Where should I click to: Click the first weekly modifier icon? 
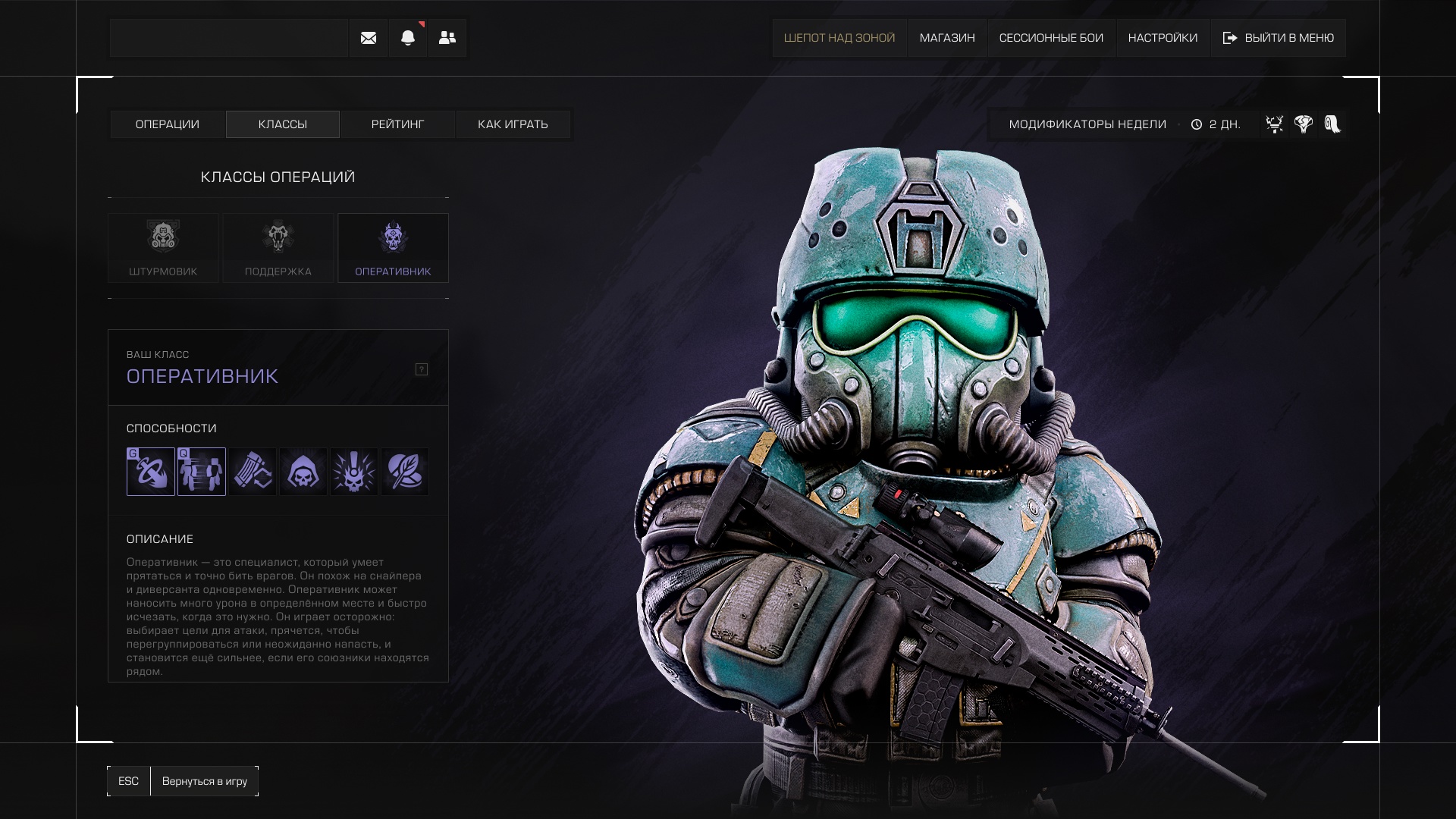coord(1275,124)
